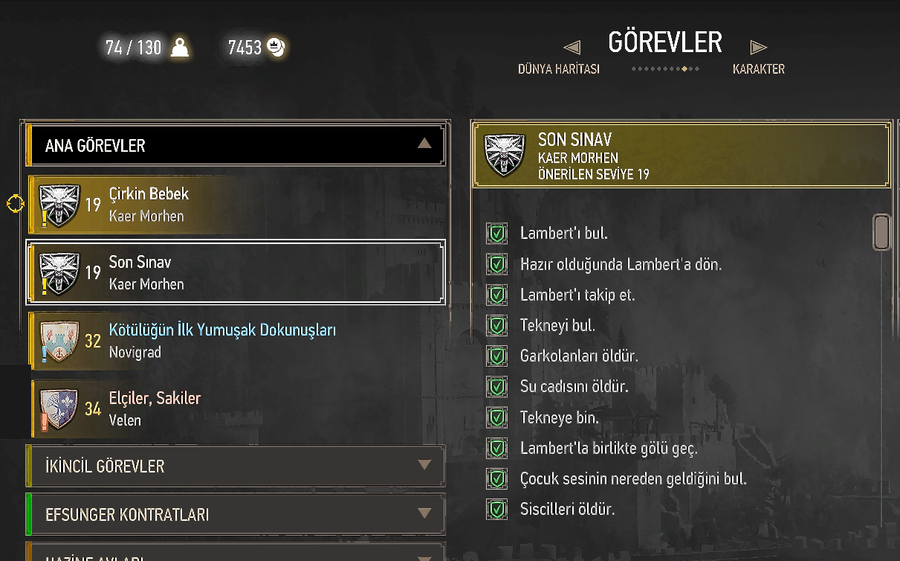Open the Kötülüğün İlk Yumuşak Dokunuşları quest
The height and width of the screenshot is (561, 900).
236,341
